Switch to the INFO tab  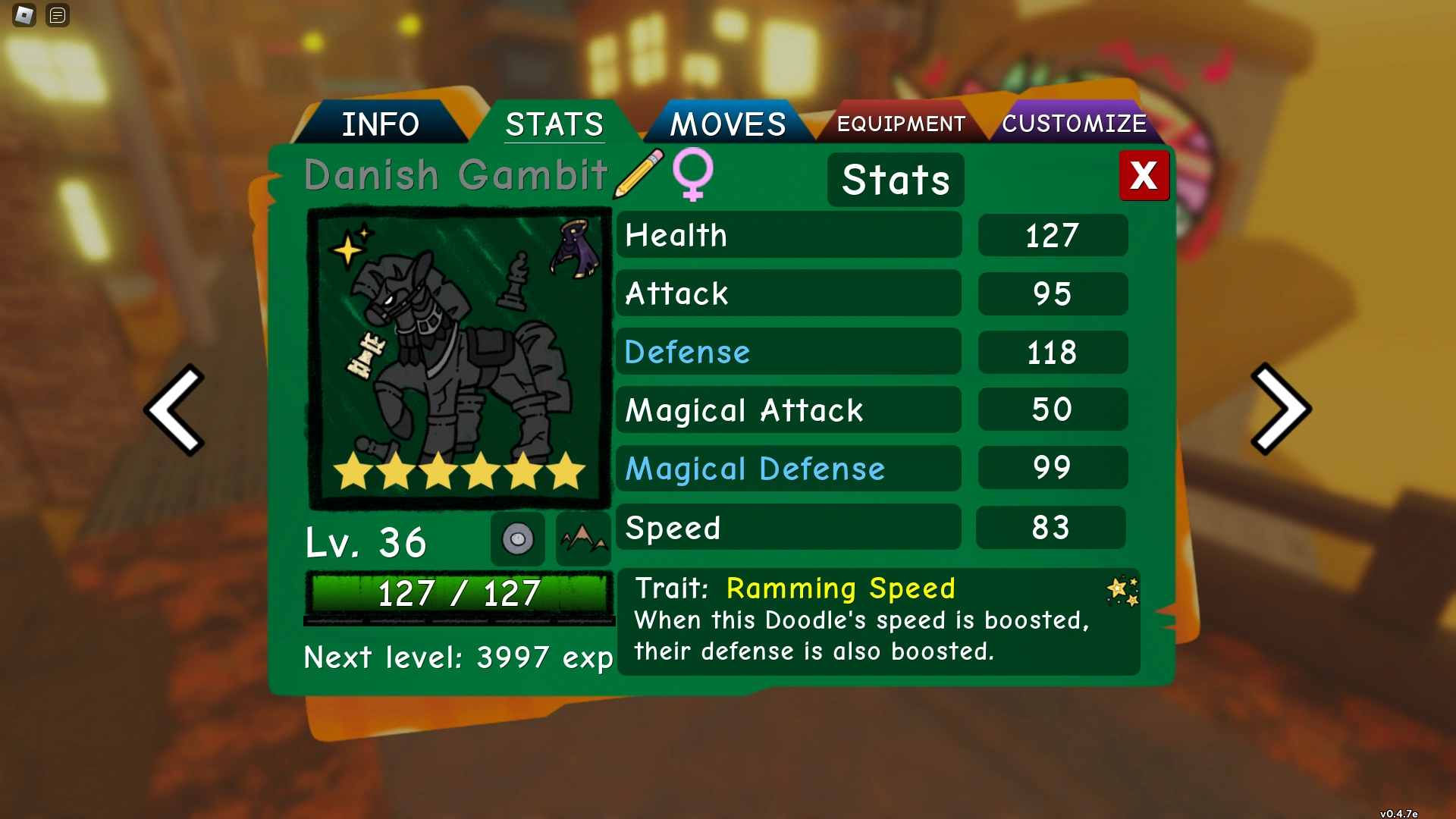click(x=381, y=123)
